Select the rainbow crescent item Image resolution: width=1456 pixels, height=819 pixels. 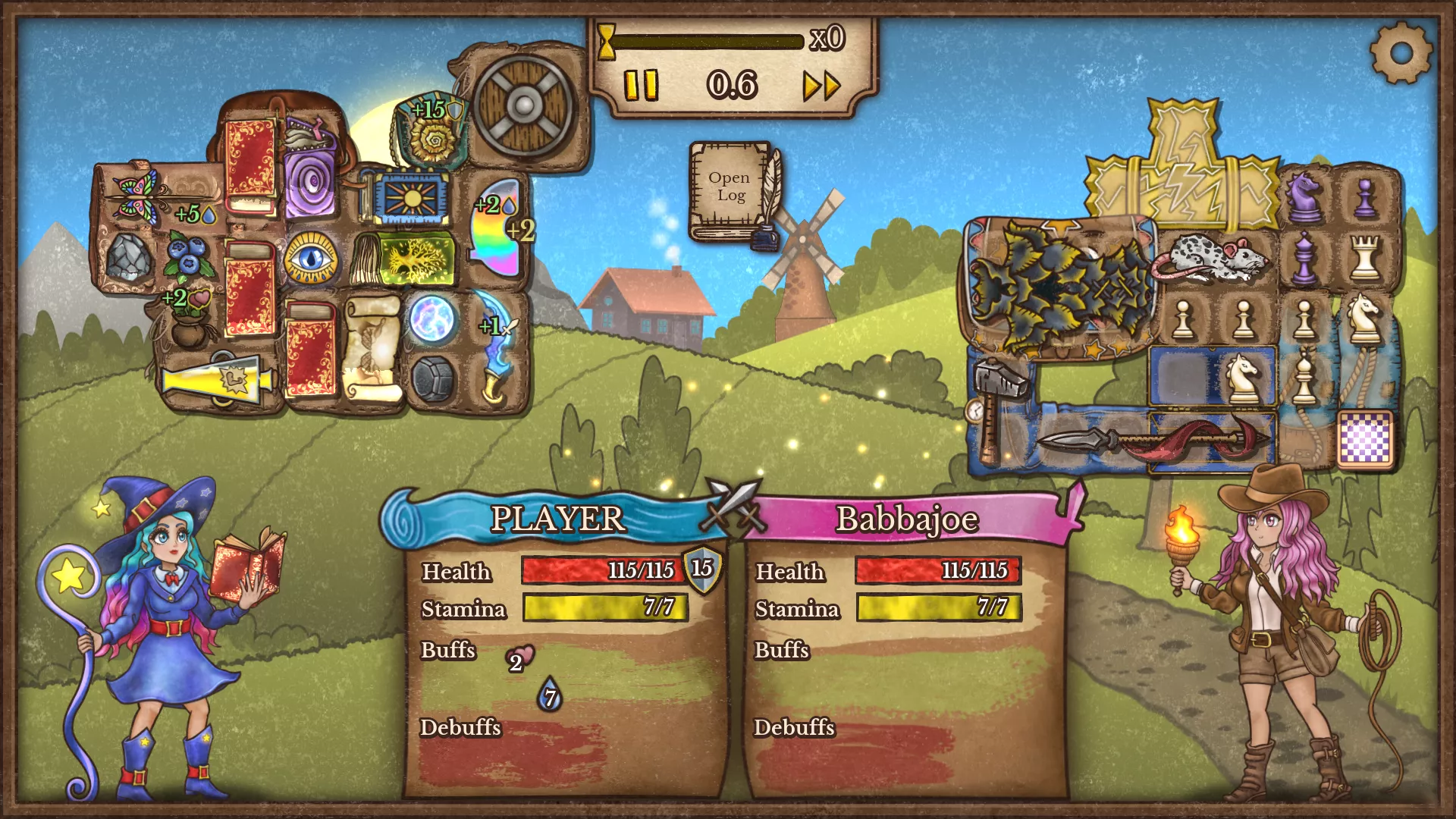(x=497, y=227)
